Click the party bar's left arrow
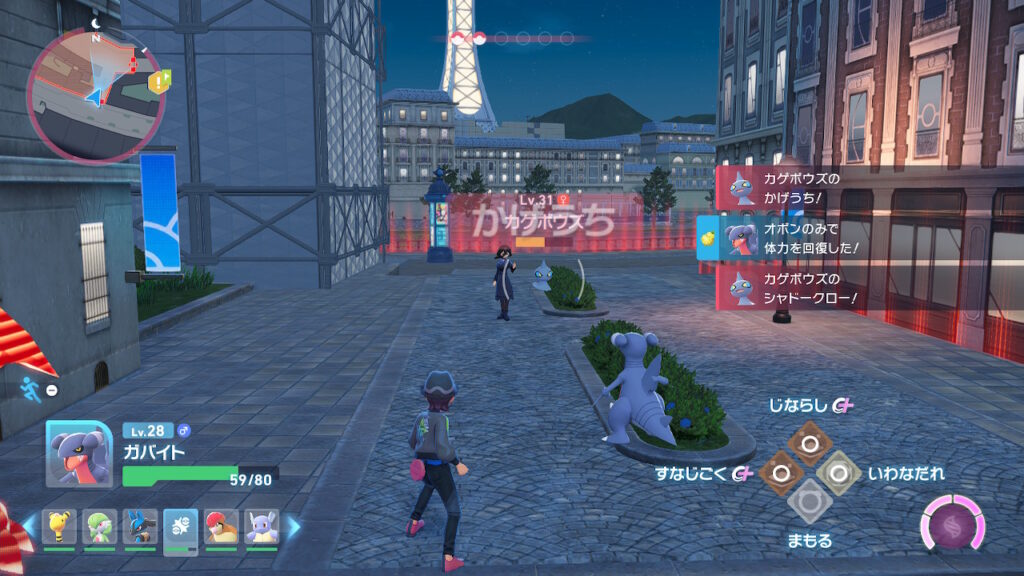Screen dimensions: 1024x576 click(x=31, y=524)
